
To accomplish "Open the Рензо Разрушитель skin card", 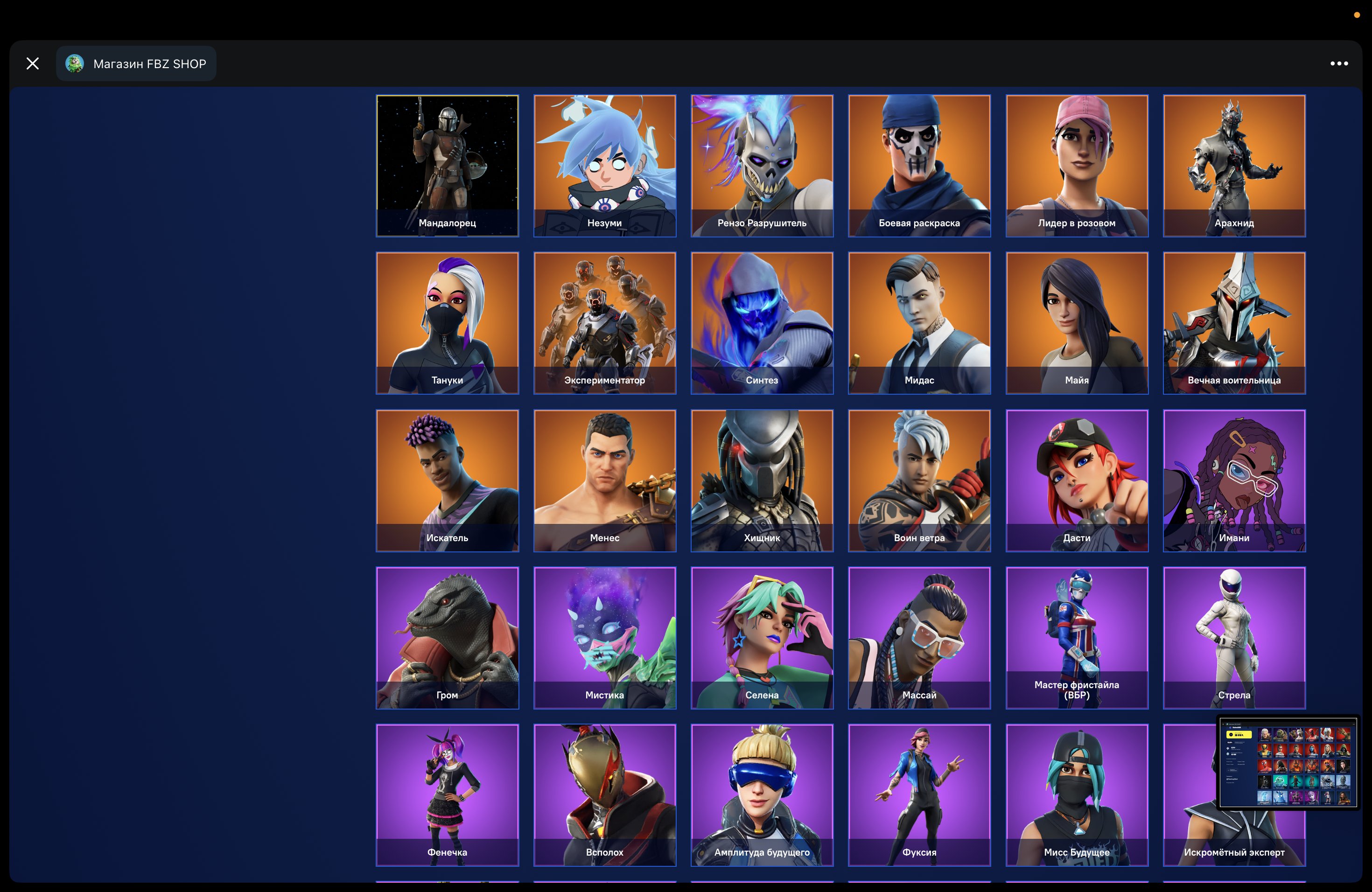I will [762, 165].
